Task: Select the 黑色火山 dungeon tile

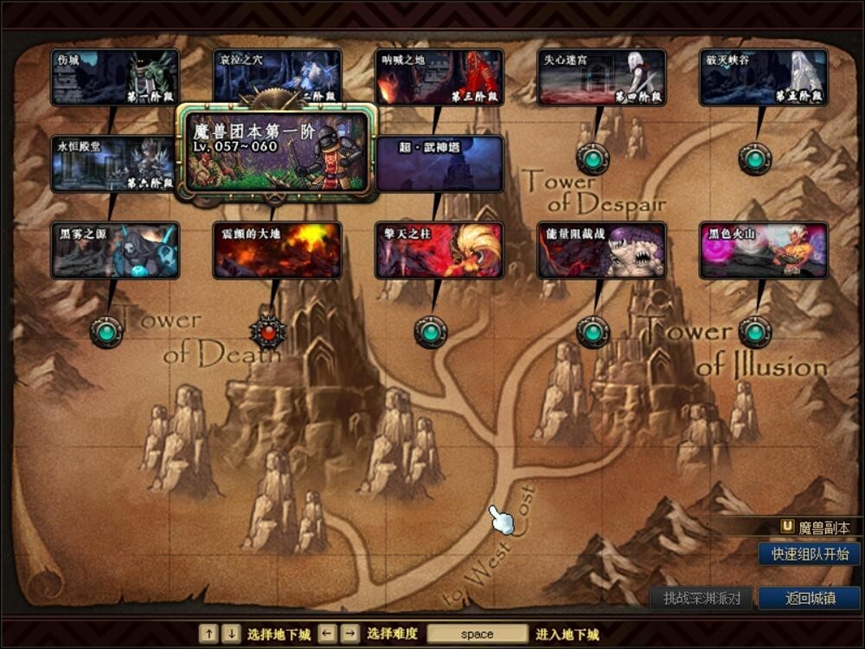Action: [763, 250]
